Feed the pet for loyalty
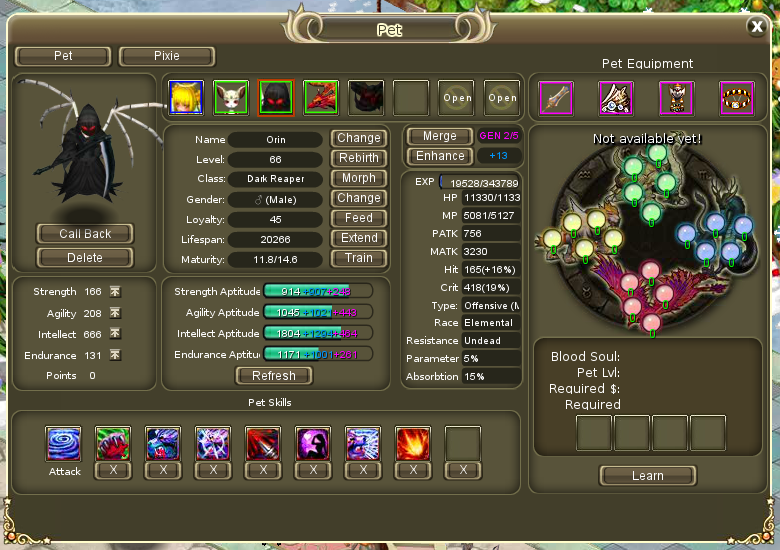780x550 pixels. point(358,218)
